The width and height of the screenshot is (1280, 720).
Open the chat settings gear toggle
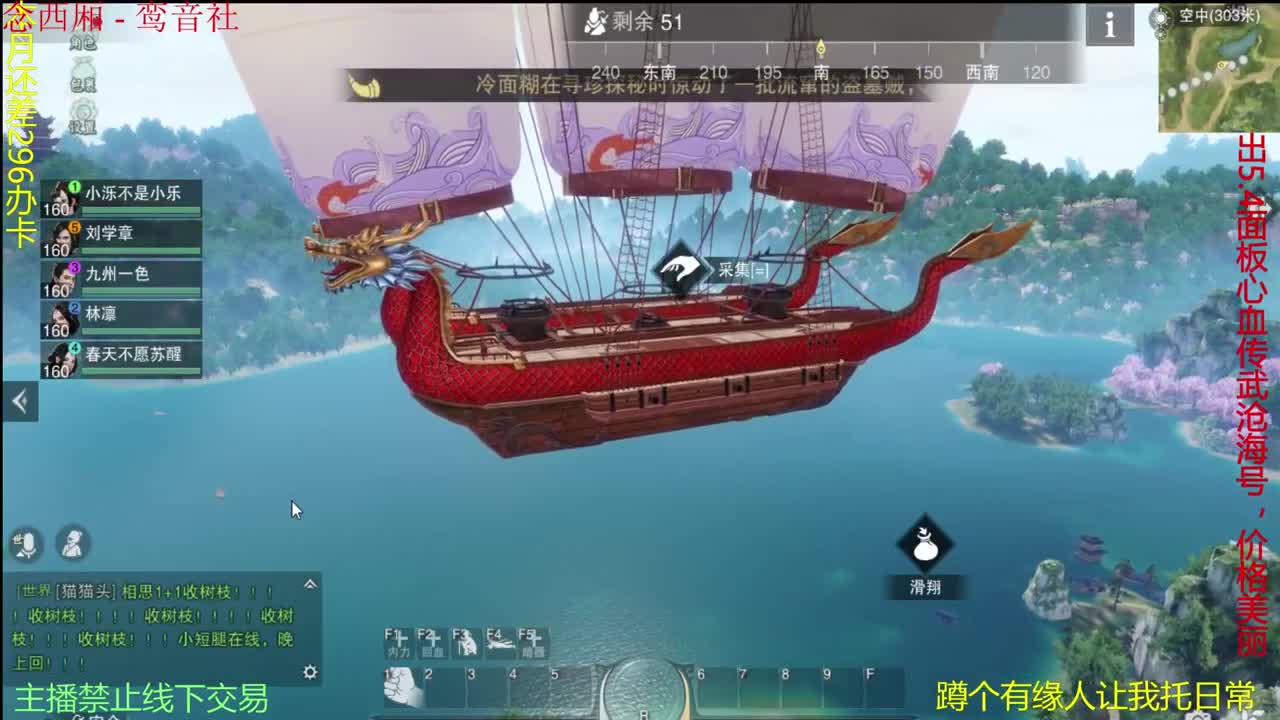(x=312, y=672)
